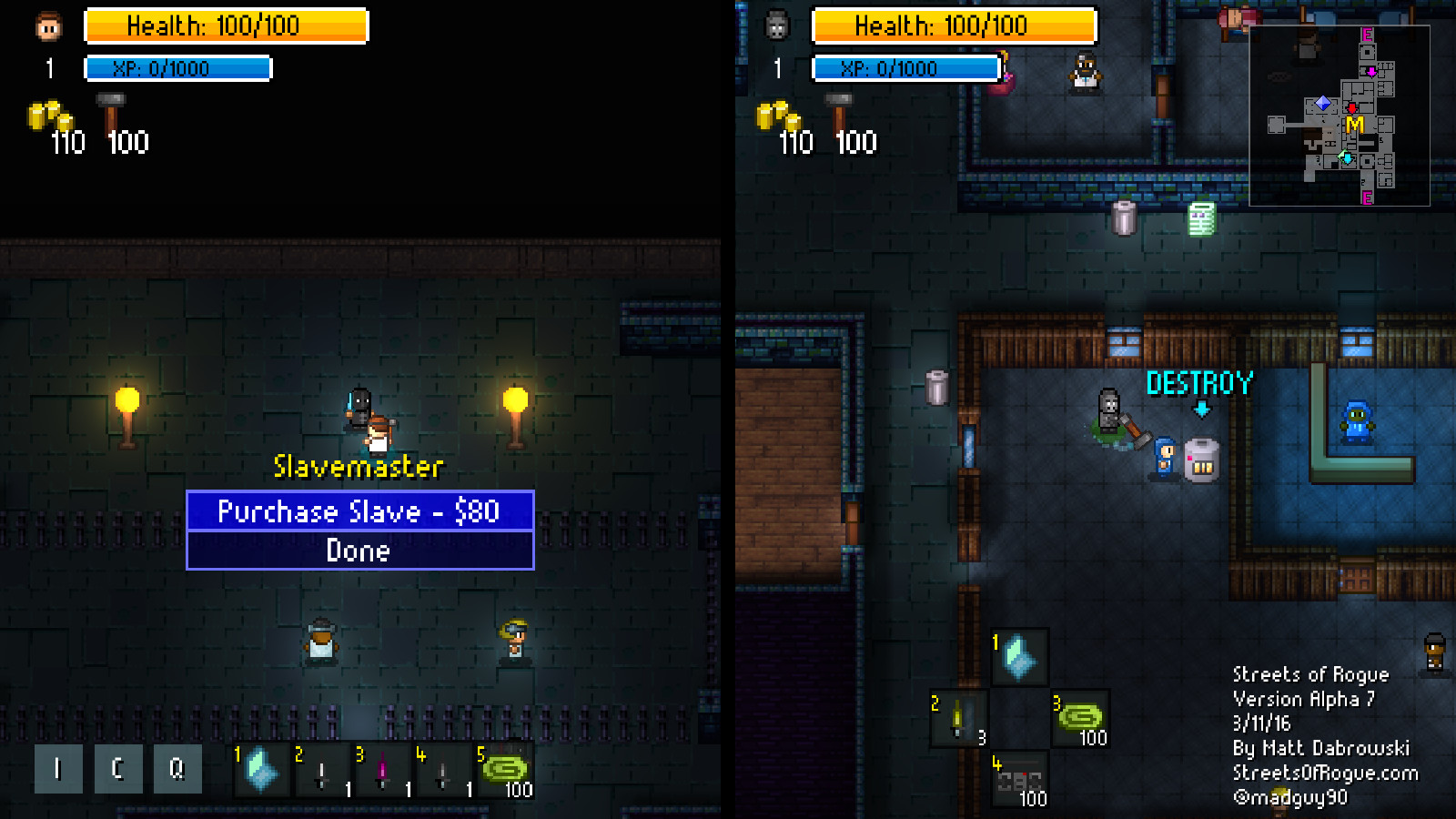Toggle the inventory panel with the I button
The image size is (1456, 819).
pos(57,767)
